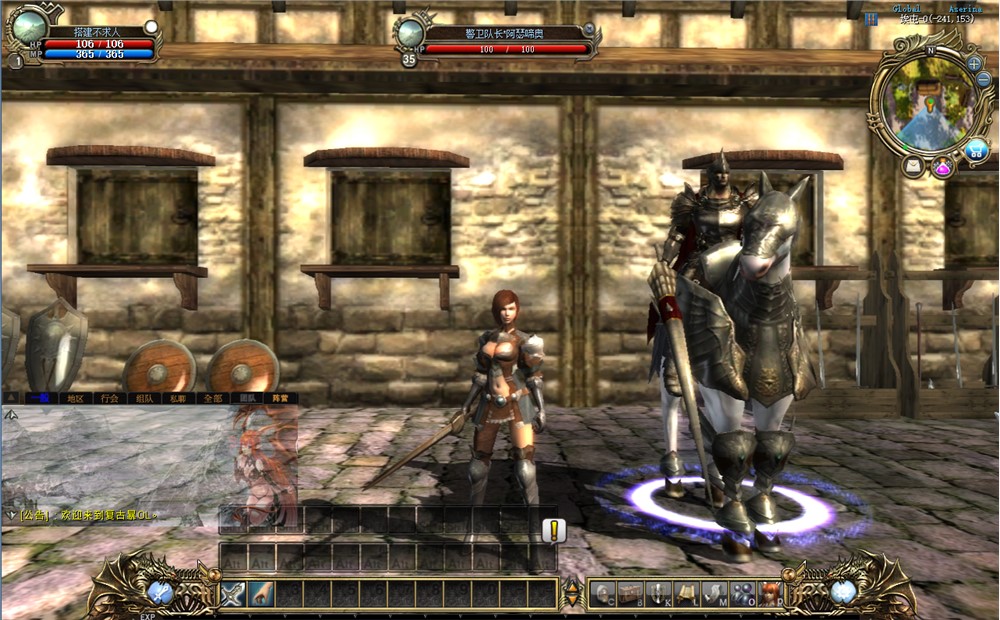Open the 阵营 faction chat tab

(x=281, y=398)
